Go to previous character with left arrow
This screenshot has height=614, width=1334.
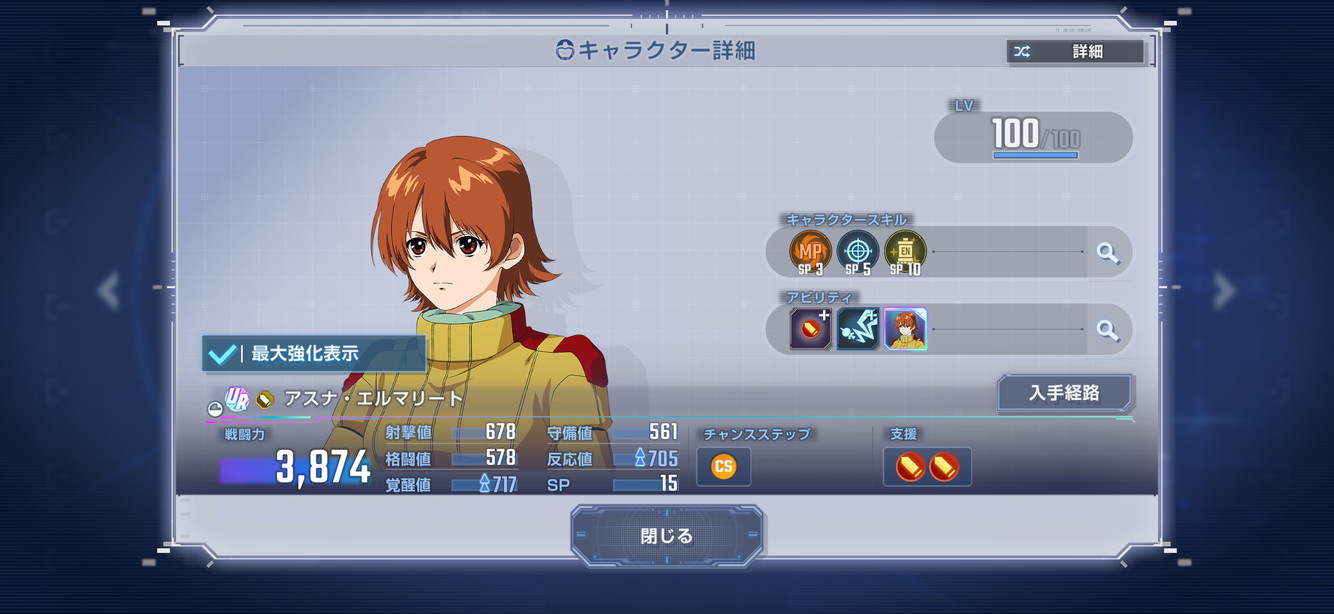[108, 290]
